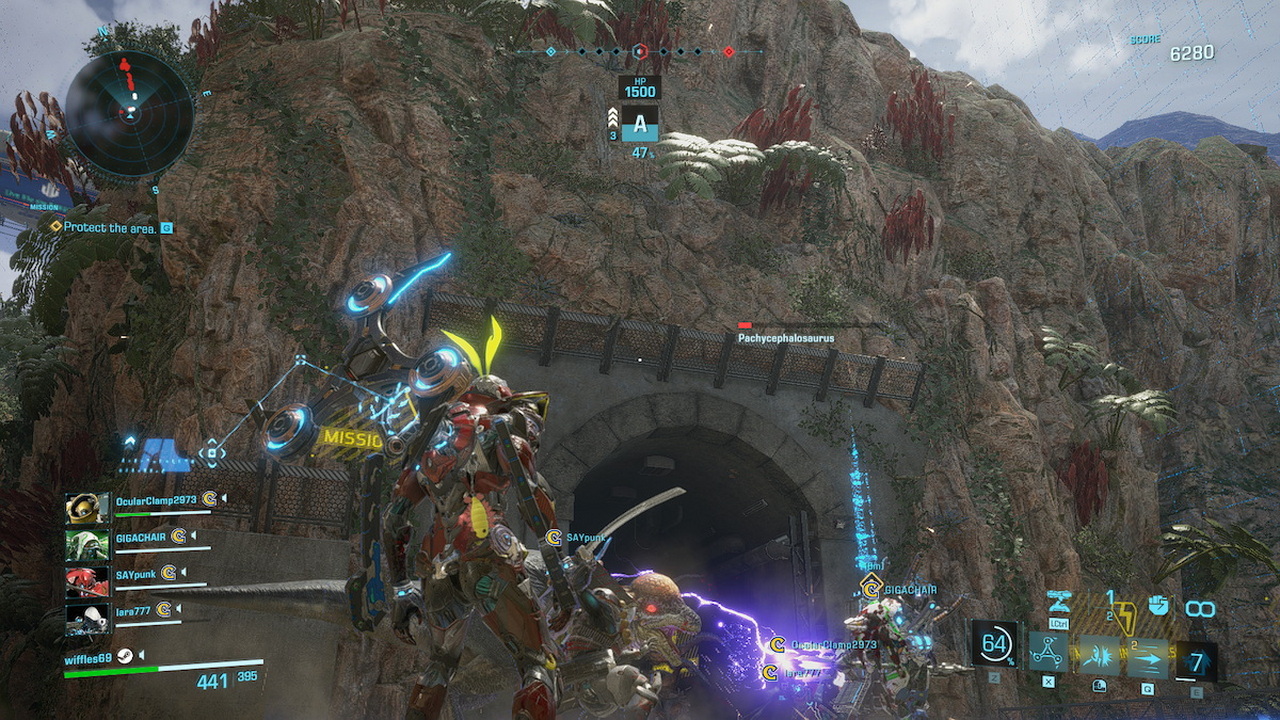Activate the overdrive gauge showing 64%
This screenshot has width=1280, height=720.
tap(995, 645)
